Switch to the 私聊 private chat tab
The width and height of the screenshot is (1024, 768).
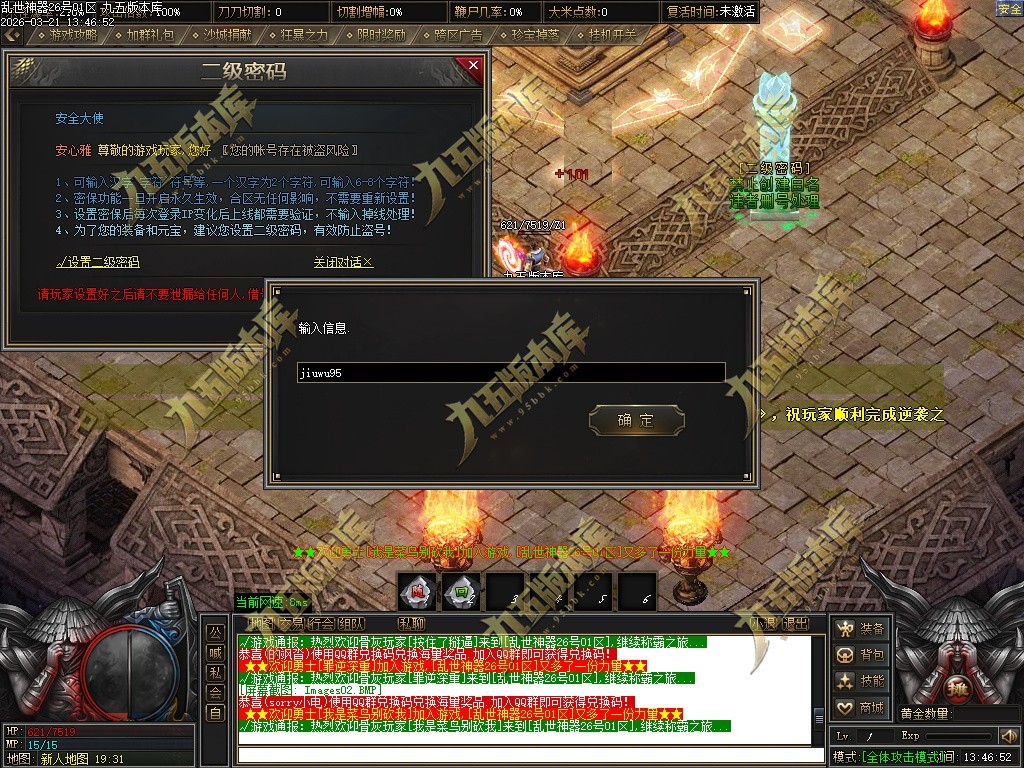pos(410,623)
